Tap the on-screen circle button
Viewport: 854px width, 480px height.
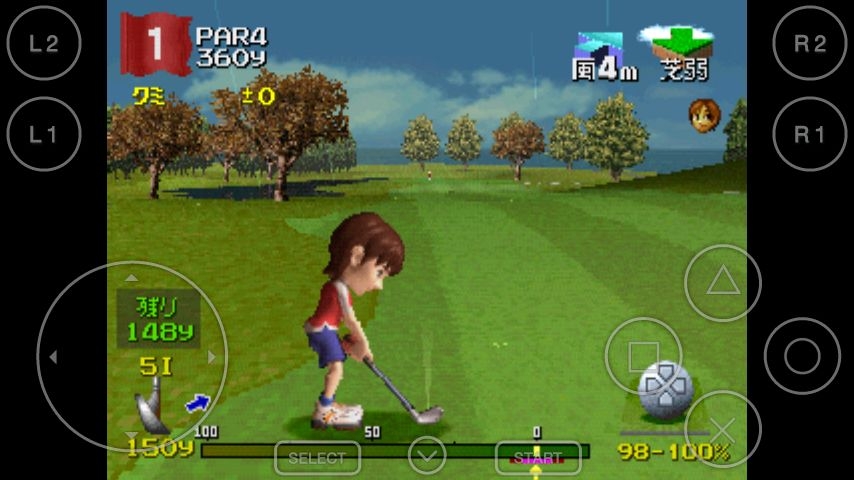(x=802, y=356)
